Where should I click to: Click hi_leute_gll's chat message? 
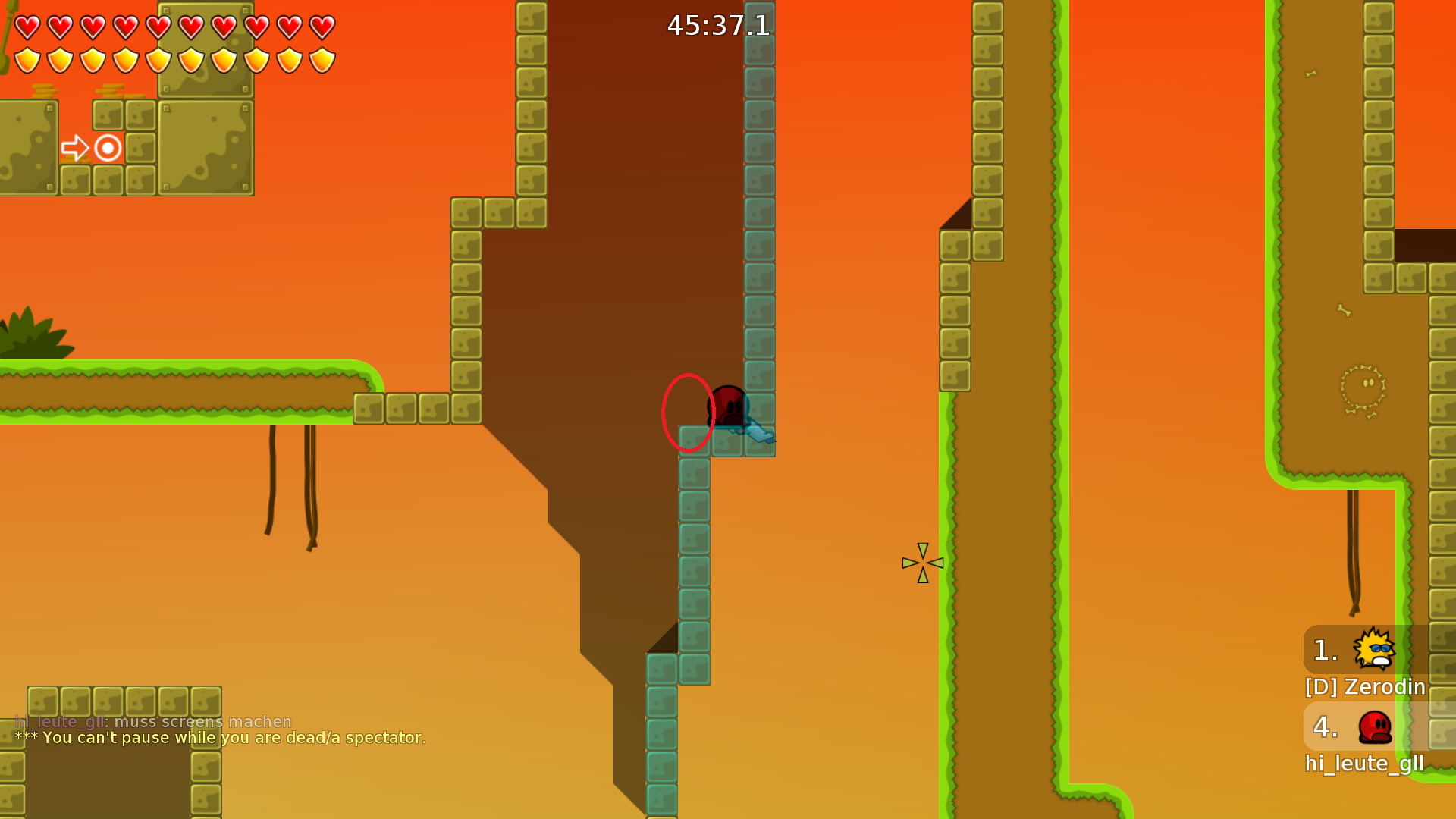pos(153,721)
